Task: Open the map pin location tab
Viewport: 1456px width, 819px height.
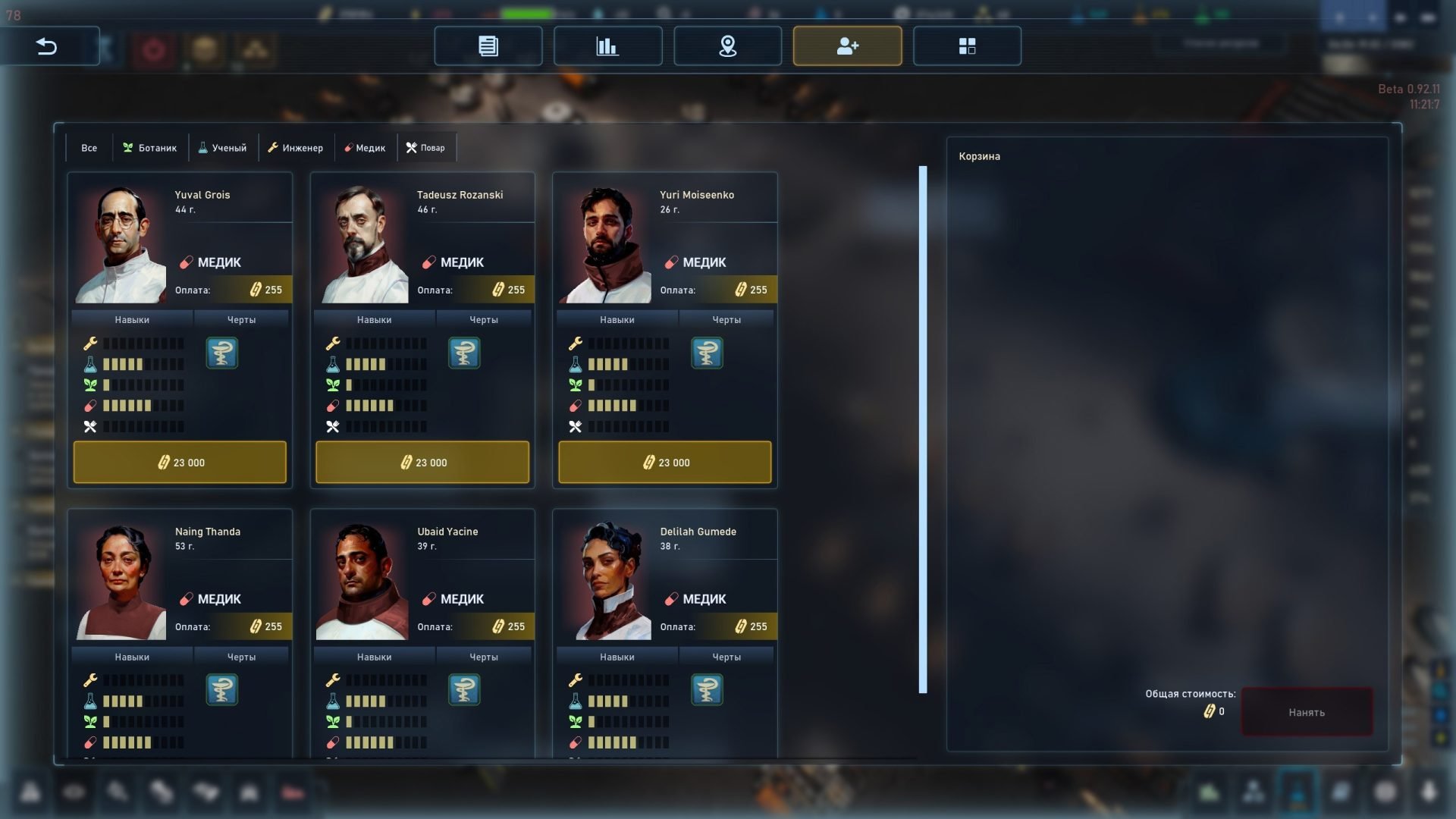Action: pos(727,46)
